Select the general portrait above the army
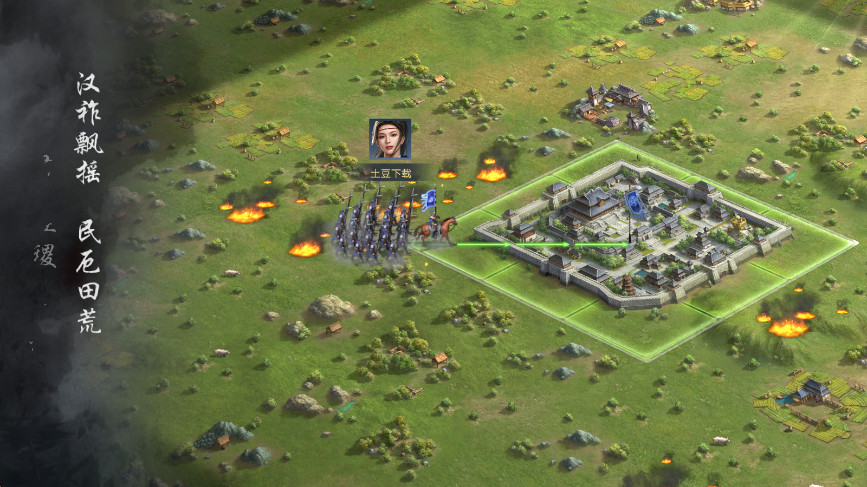Image resolution: width=867 pixels, height=487 pixels. tap(389, 139)
